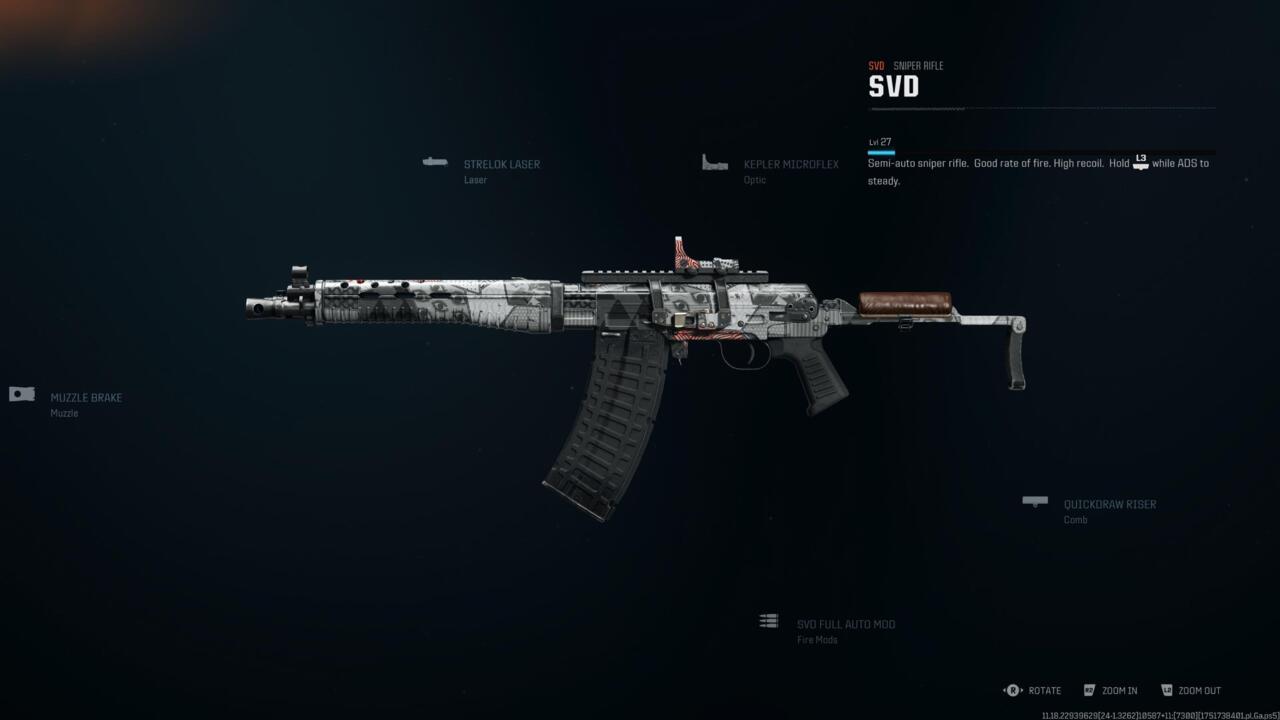Select the Quickdraw Riser comb icon
Screen dimensions: 1280x720
pos(1034,501)
